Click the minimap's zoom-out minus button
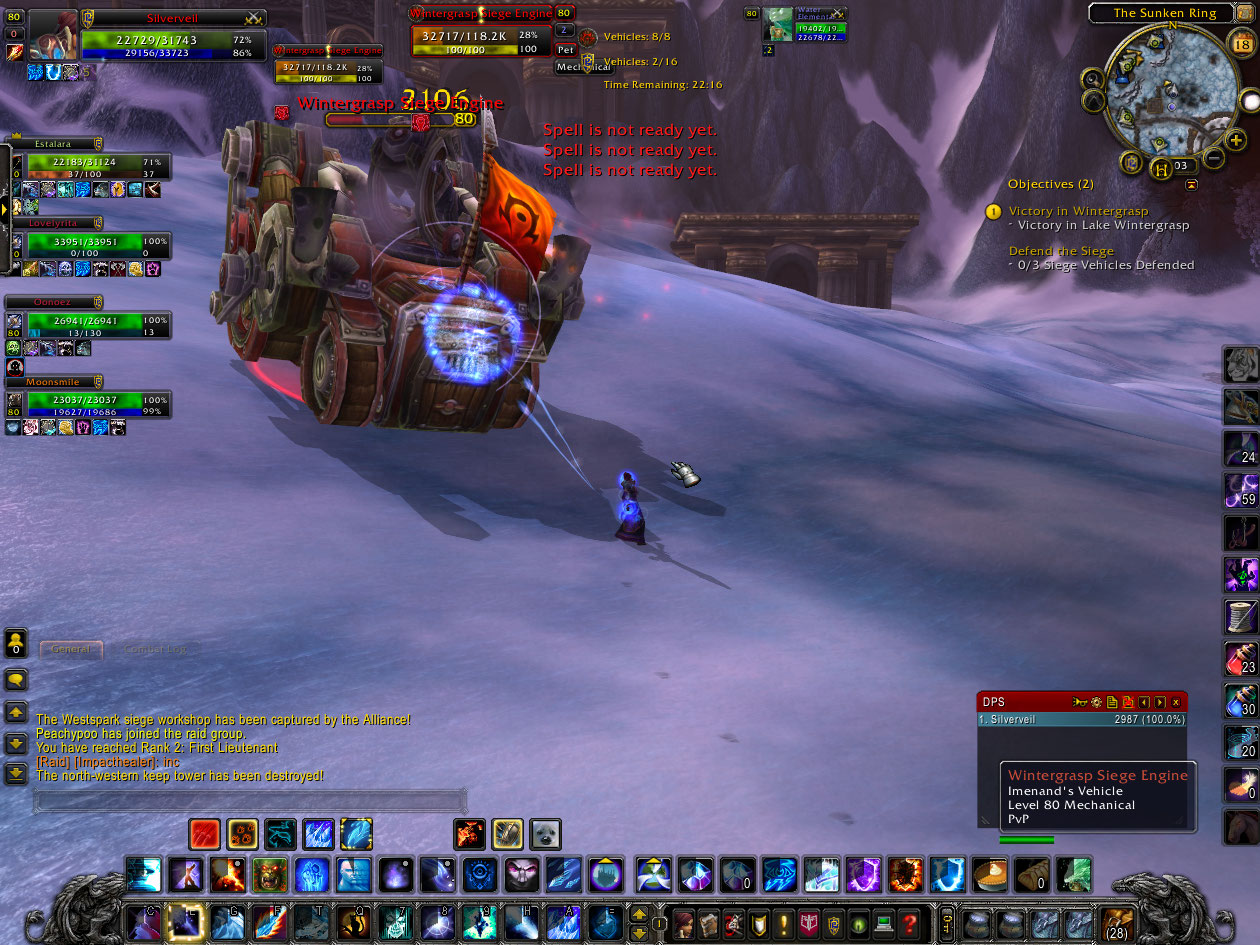This screenshot has height=945, width=1260. tap(1213, 158)
